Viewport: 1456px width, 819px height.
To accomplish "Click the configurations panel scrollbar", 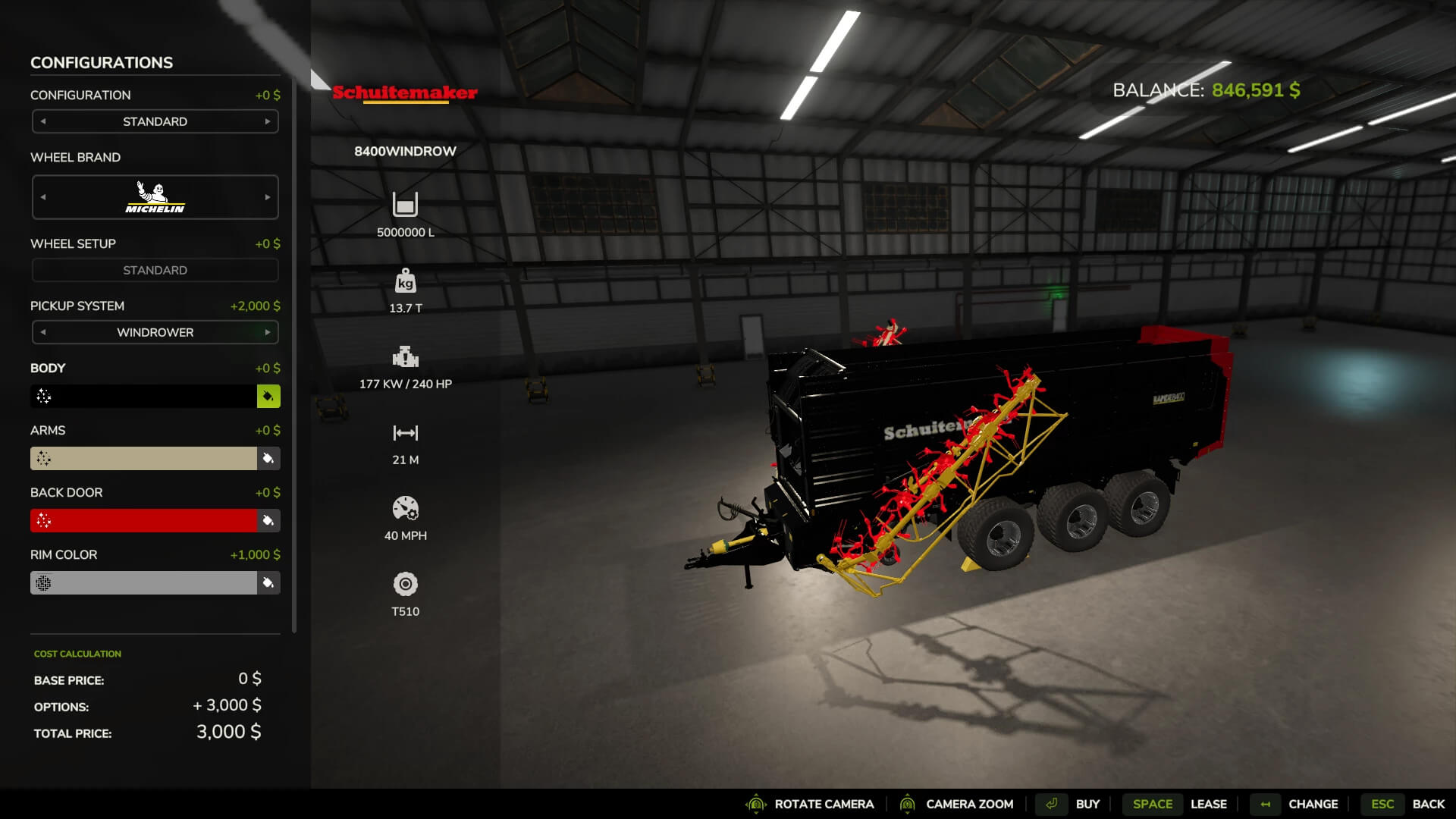I will click(294, 356).
